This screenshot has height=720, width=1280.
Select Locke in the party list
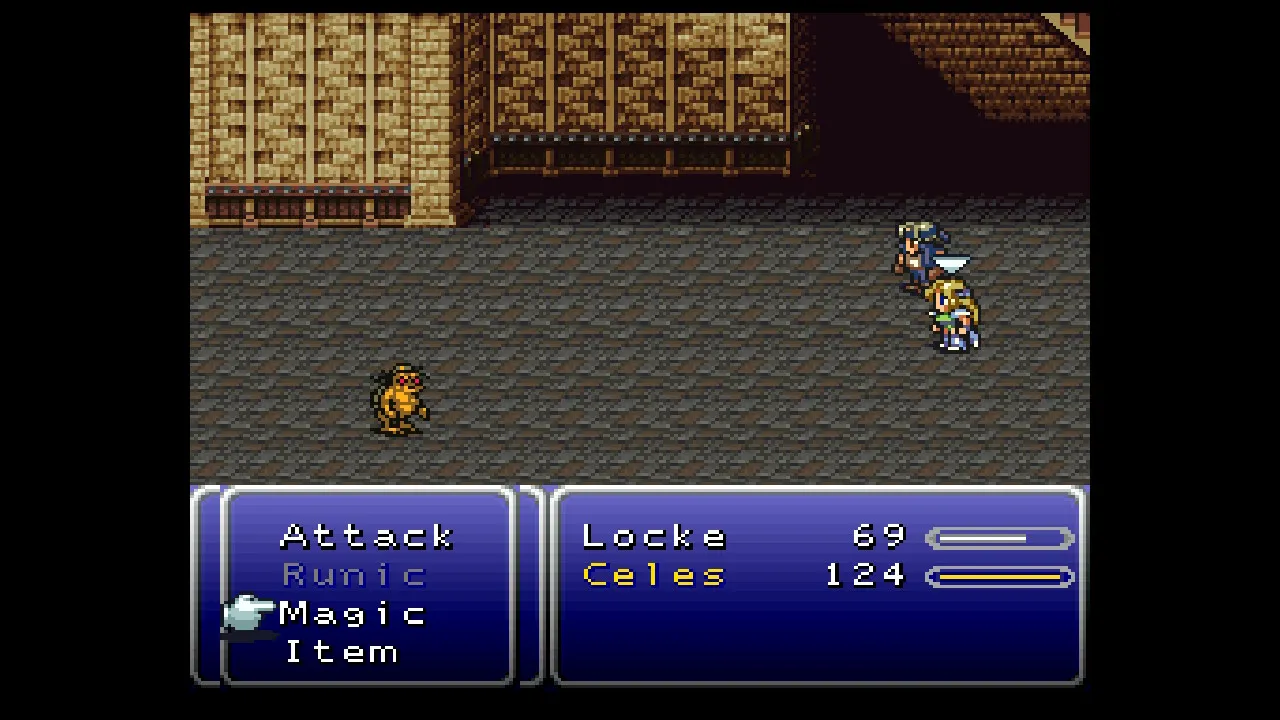pyautogui.click(x=654, y=537)
